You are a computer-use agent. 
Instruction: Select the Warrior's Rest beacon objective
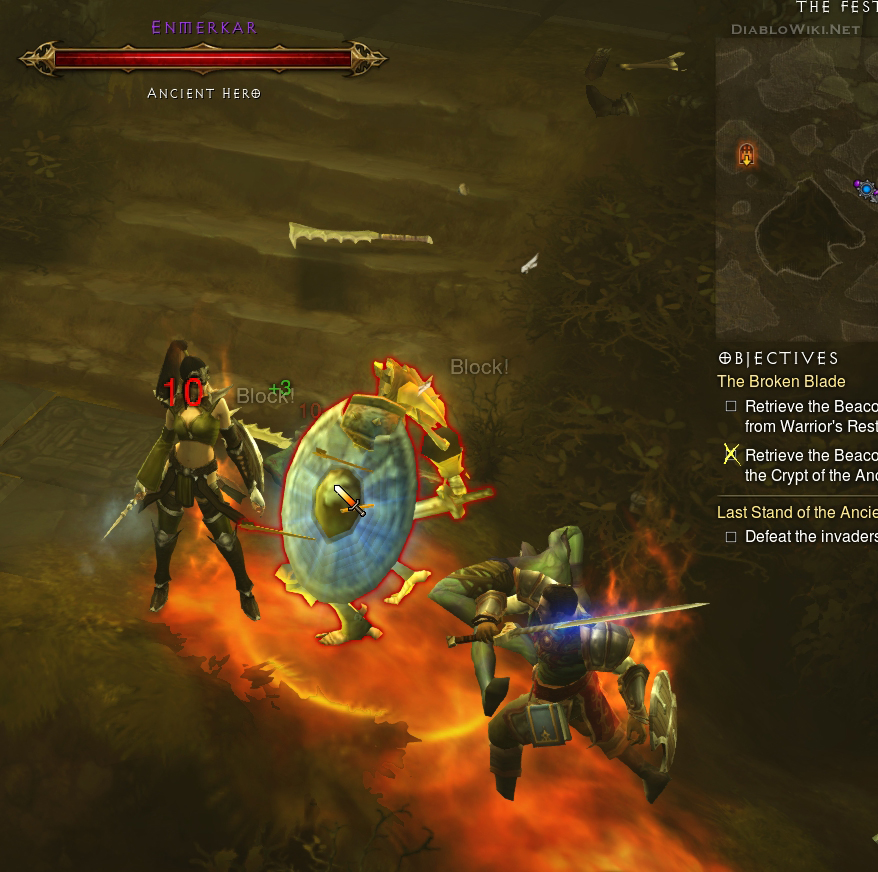[x=810, y=416]
